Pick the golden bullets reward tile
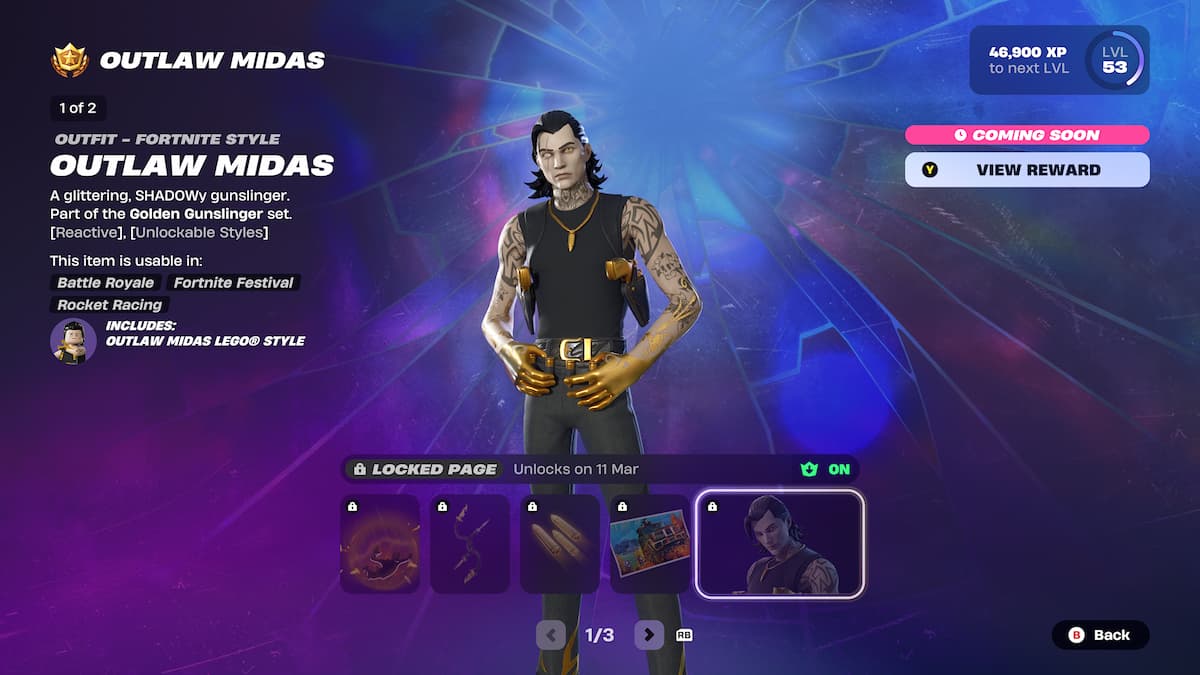 tap(560, 545)
